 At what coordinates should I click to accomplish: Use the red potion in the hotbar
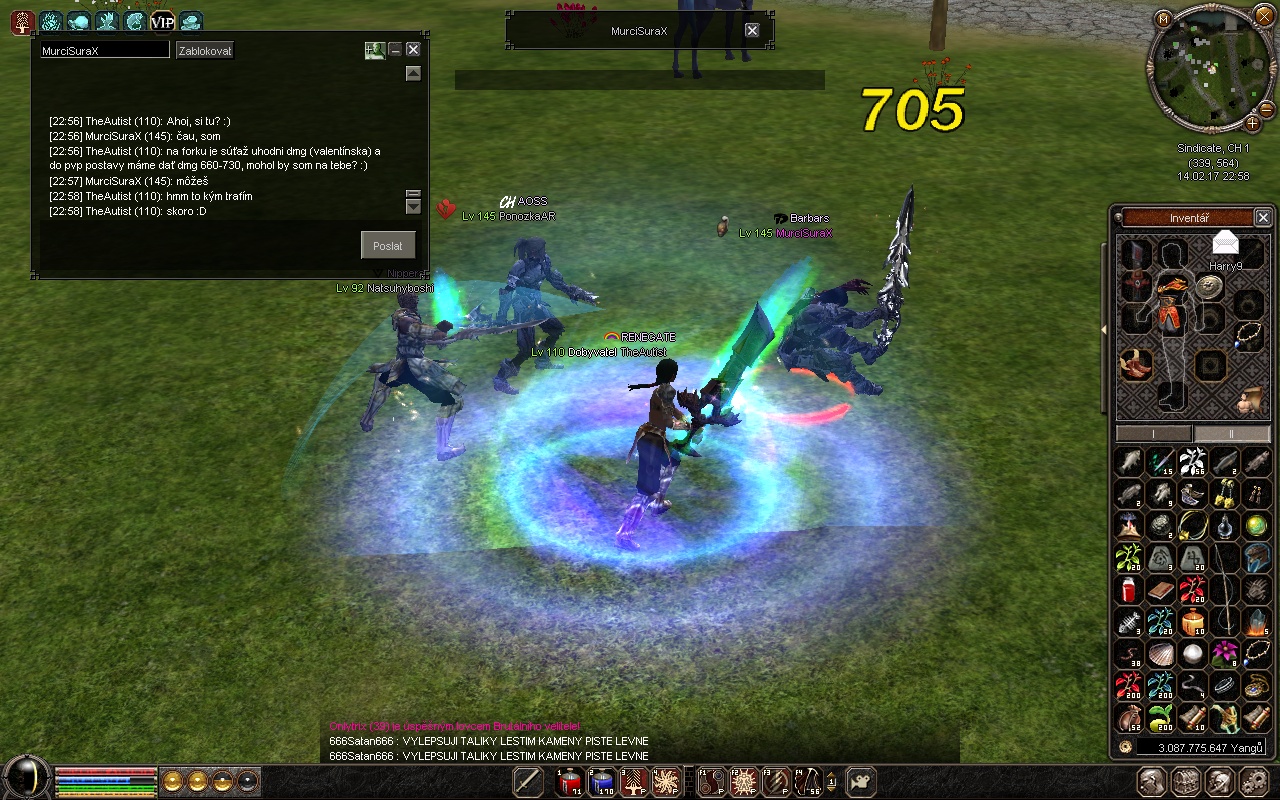click(x=570, y=782)
